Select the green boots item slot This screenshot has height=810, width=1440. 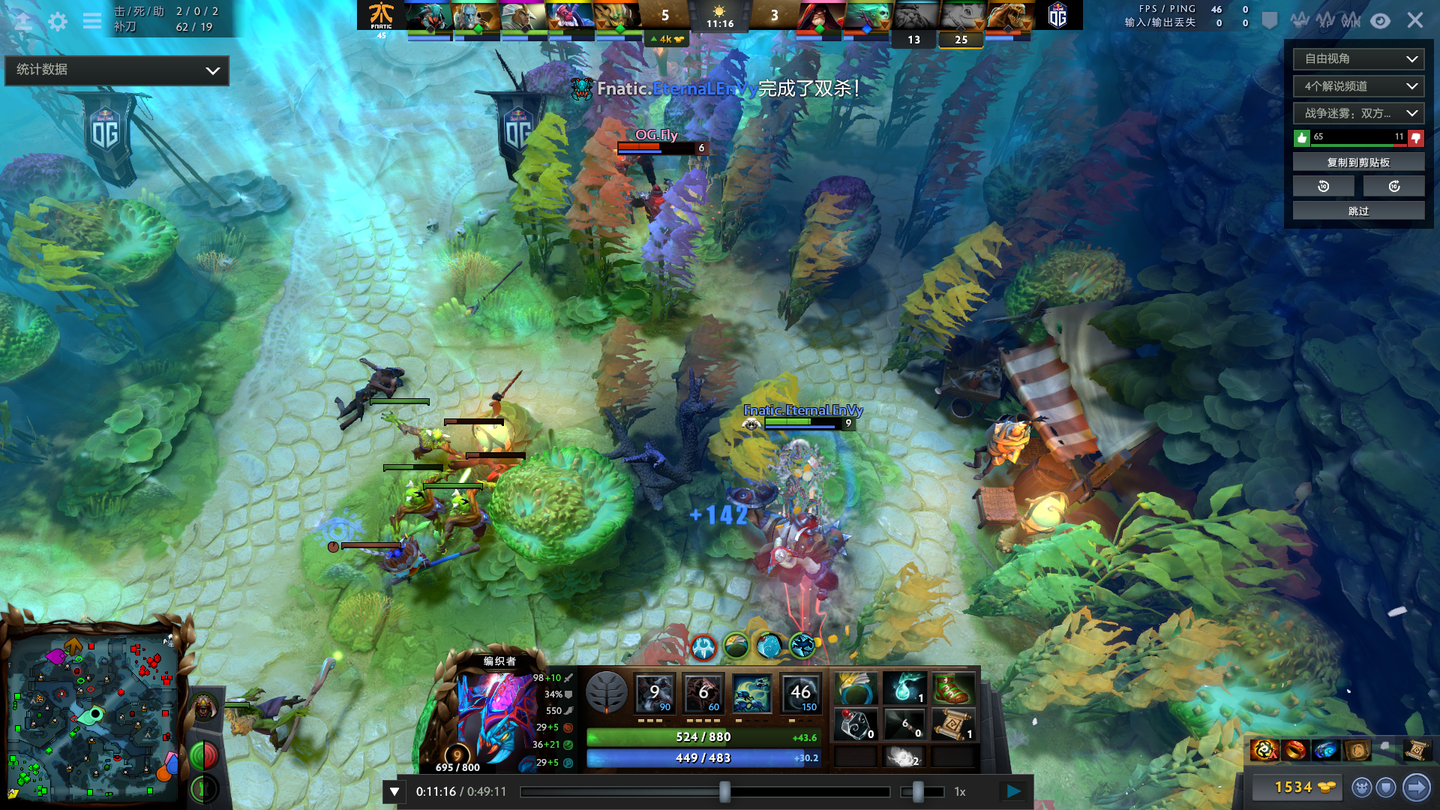[952, 689]
